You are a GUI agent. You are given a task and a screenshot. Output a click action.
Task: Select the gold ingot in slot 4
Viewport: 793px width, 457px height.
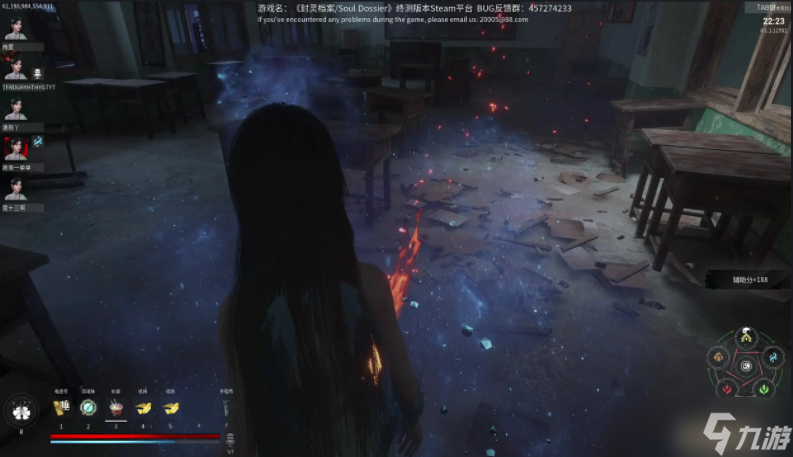143,407
